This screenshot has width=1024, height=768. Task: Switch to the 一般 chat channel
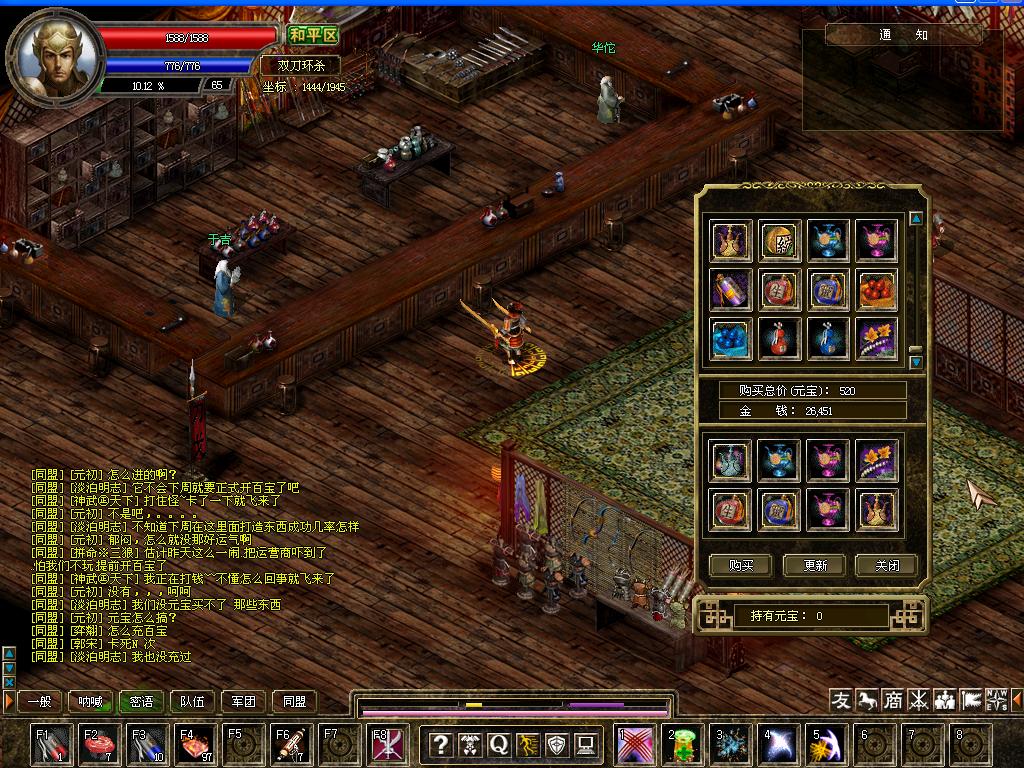pyautogui.click(x=40, y=702)
